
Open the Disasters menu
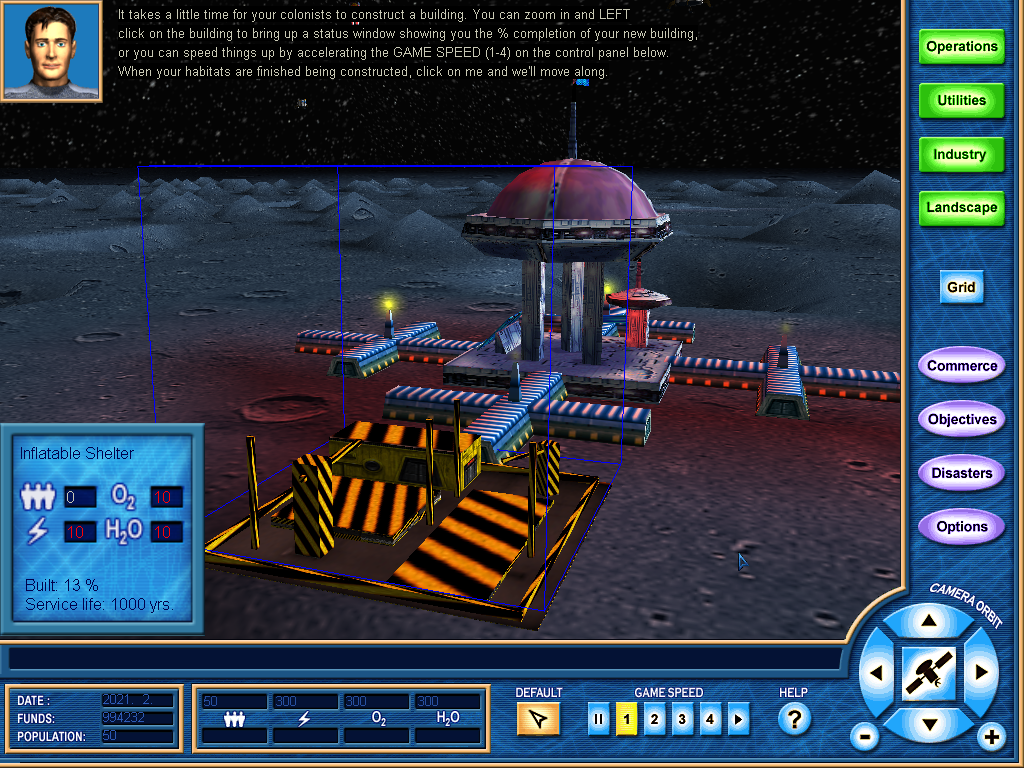coord(961,473)
